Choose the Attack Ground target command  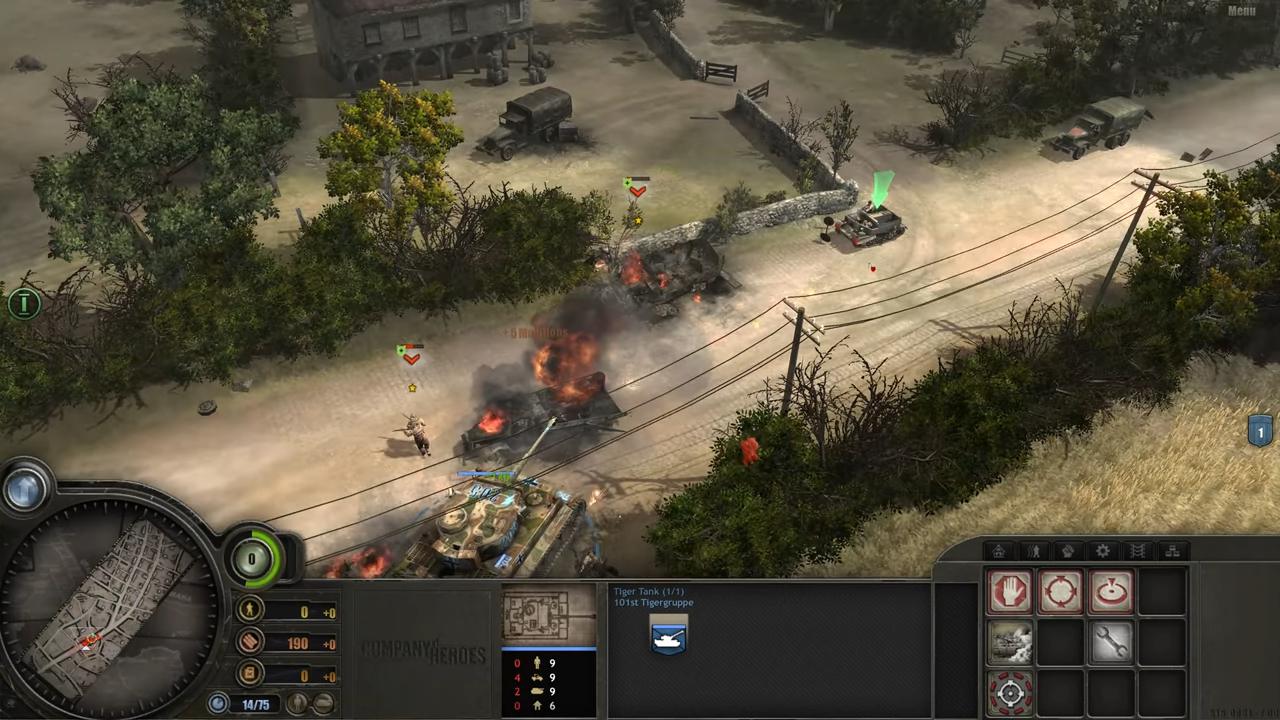coord(1110,592)
